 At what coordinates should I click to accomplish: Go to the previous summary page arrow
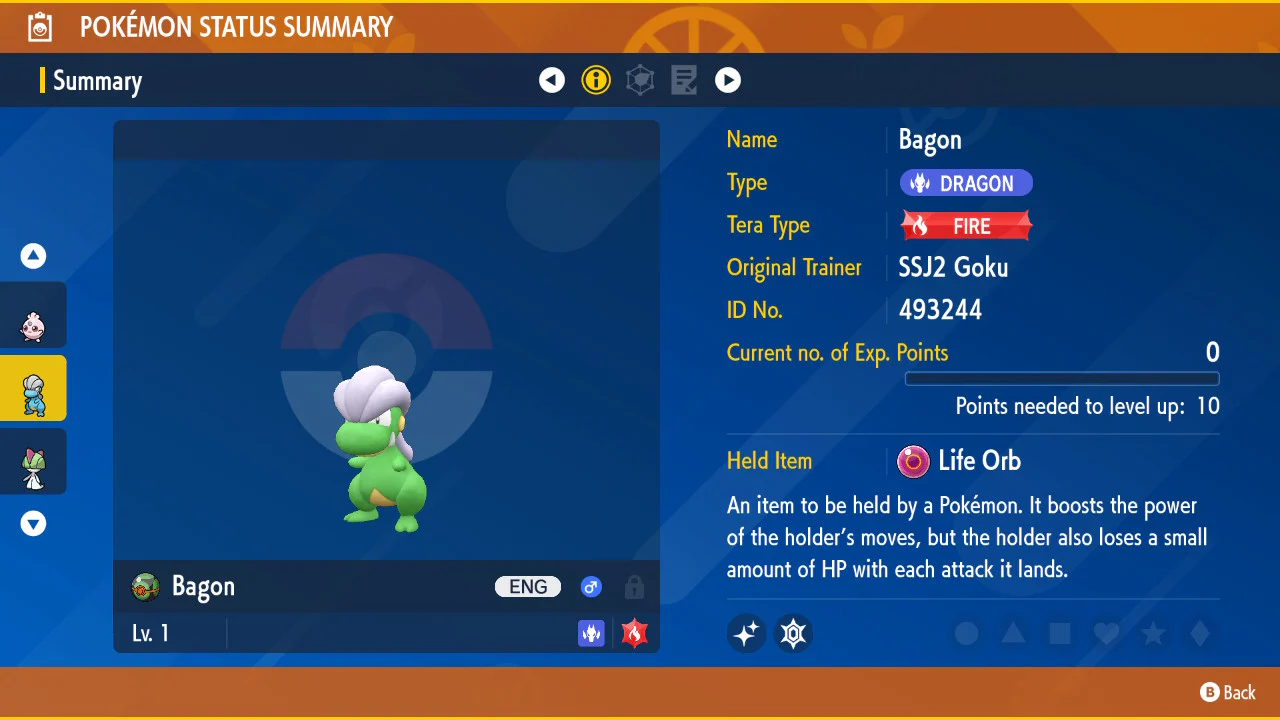[552, 80]
